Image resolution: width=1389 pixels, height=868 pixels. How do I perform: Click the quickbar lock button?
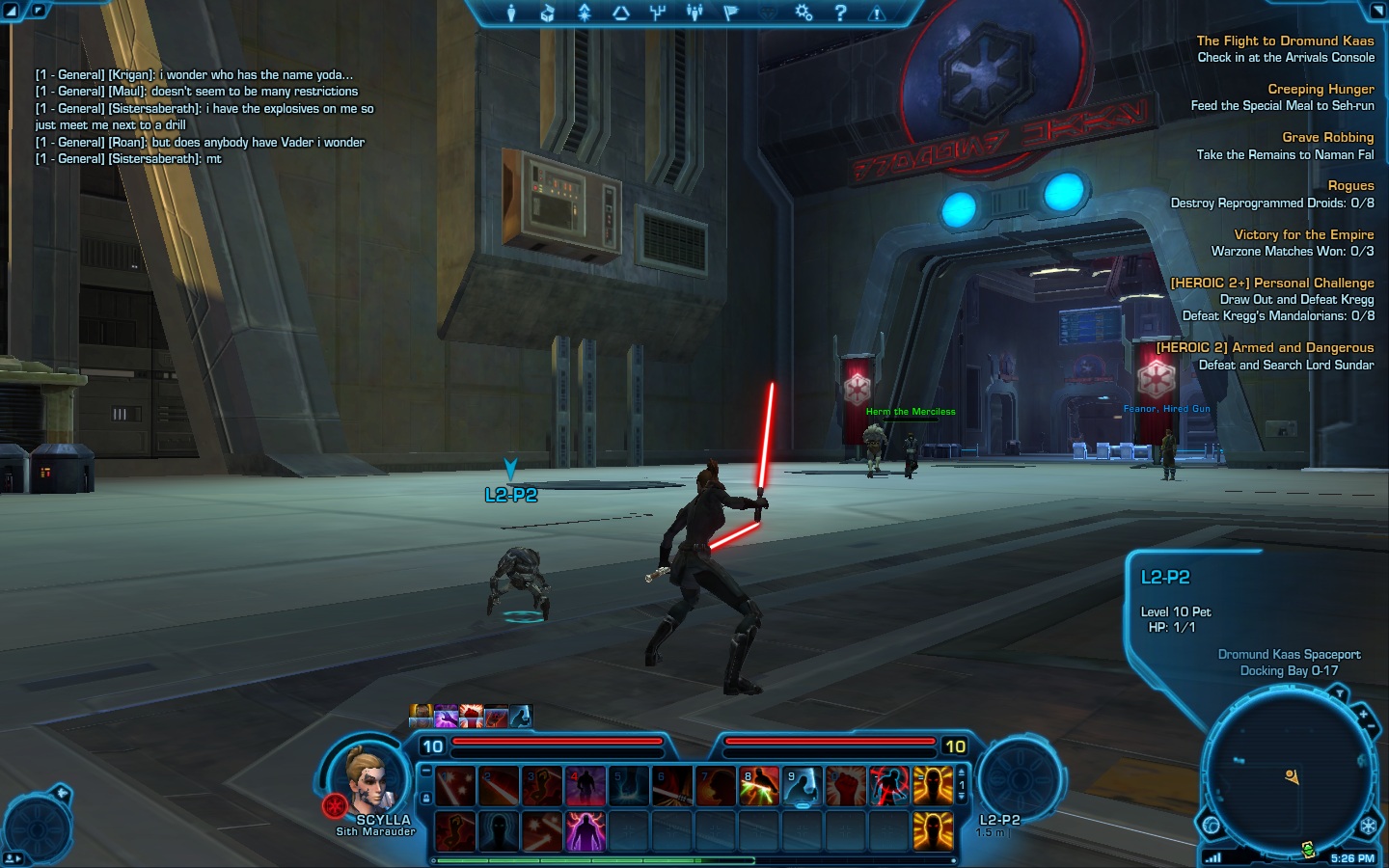tap(426, 799)
